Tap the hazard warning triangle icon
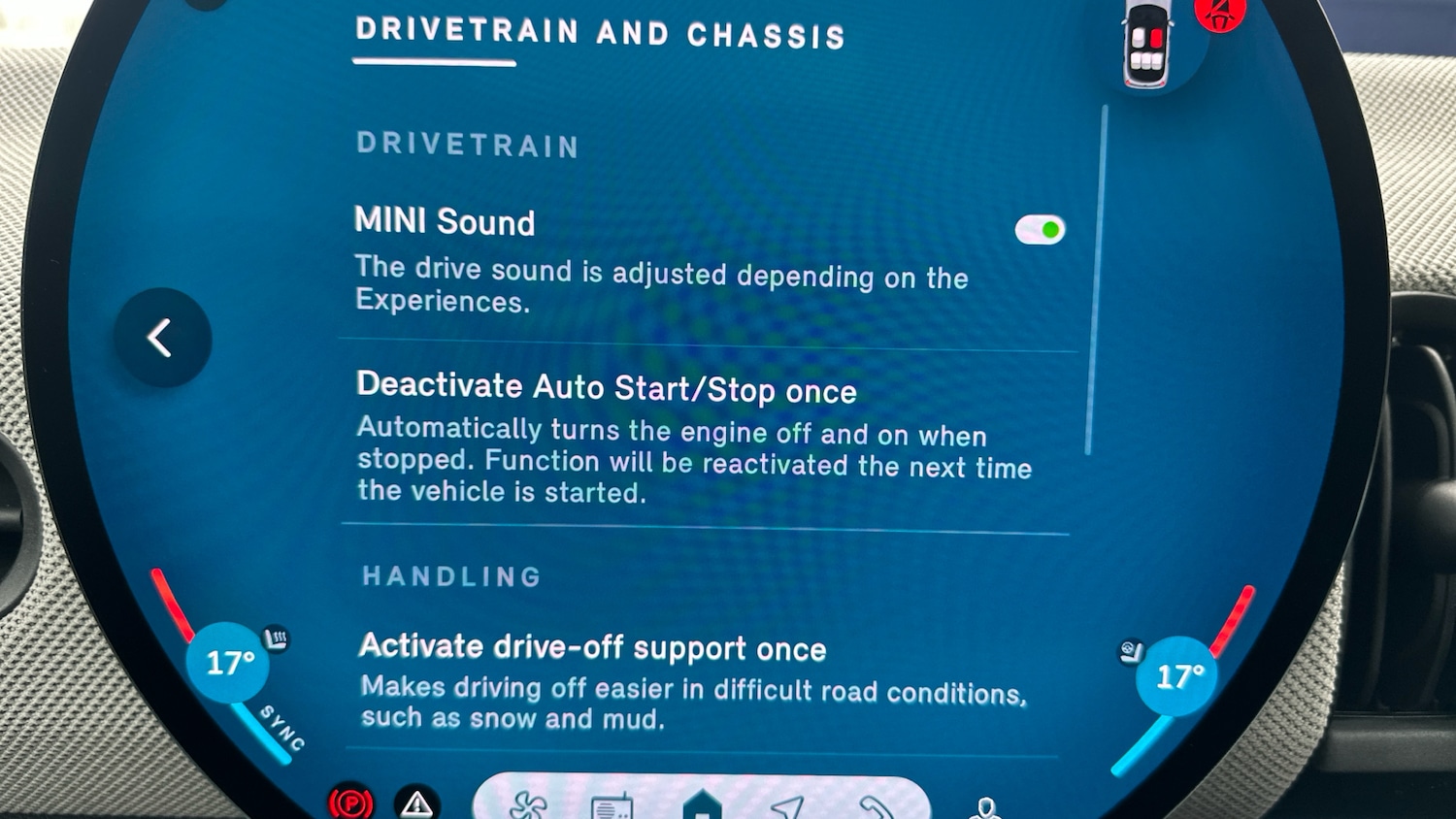Screen dimensions: 1456x819 point(417,803)
